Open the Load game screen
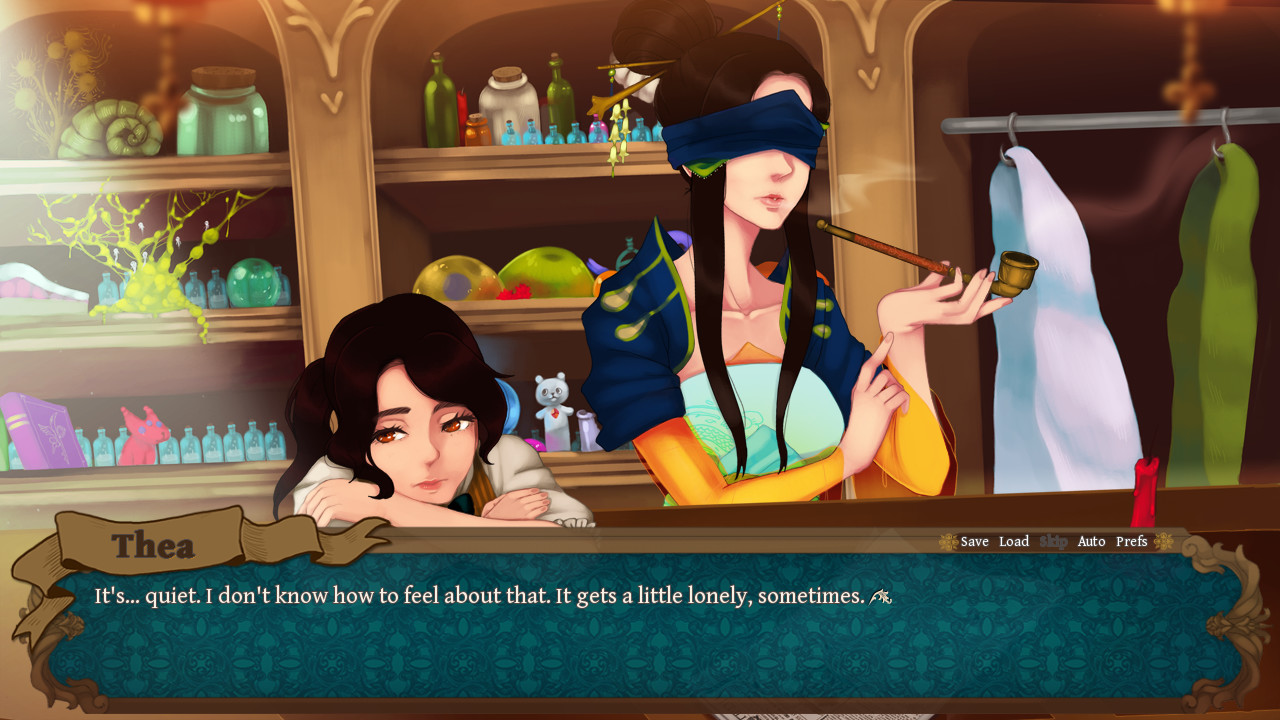The height and width of the screenshot is (720, 1280). point(1013,542)
